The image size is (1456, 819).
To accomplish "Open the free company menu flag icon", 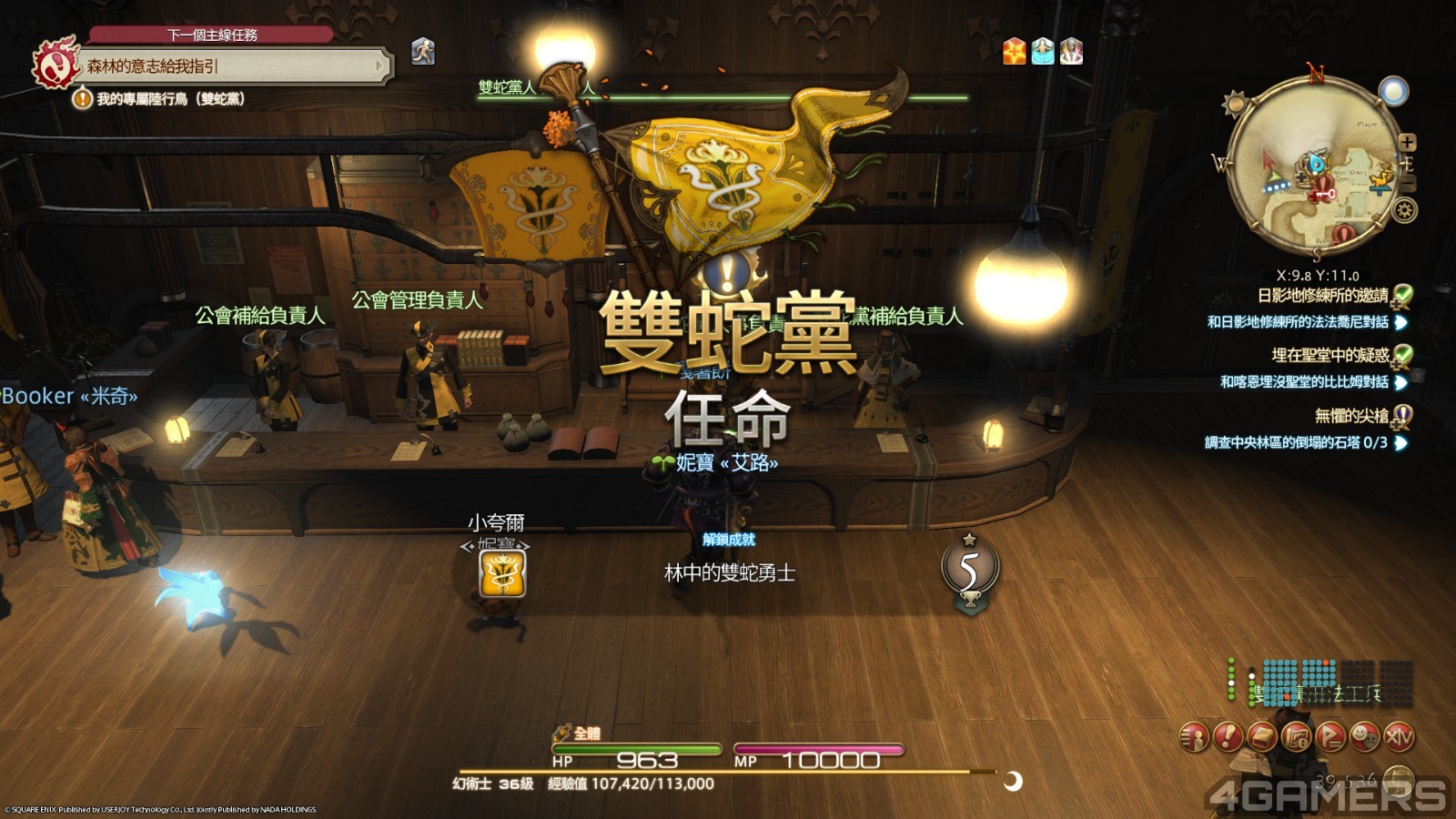I will [x=1330, y=737].
